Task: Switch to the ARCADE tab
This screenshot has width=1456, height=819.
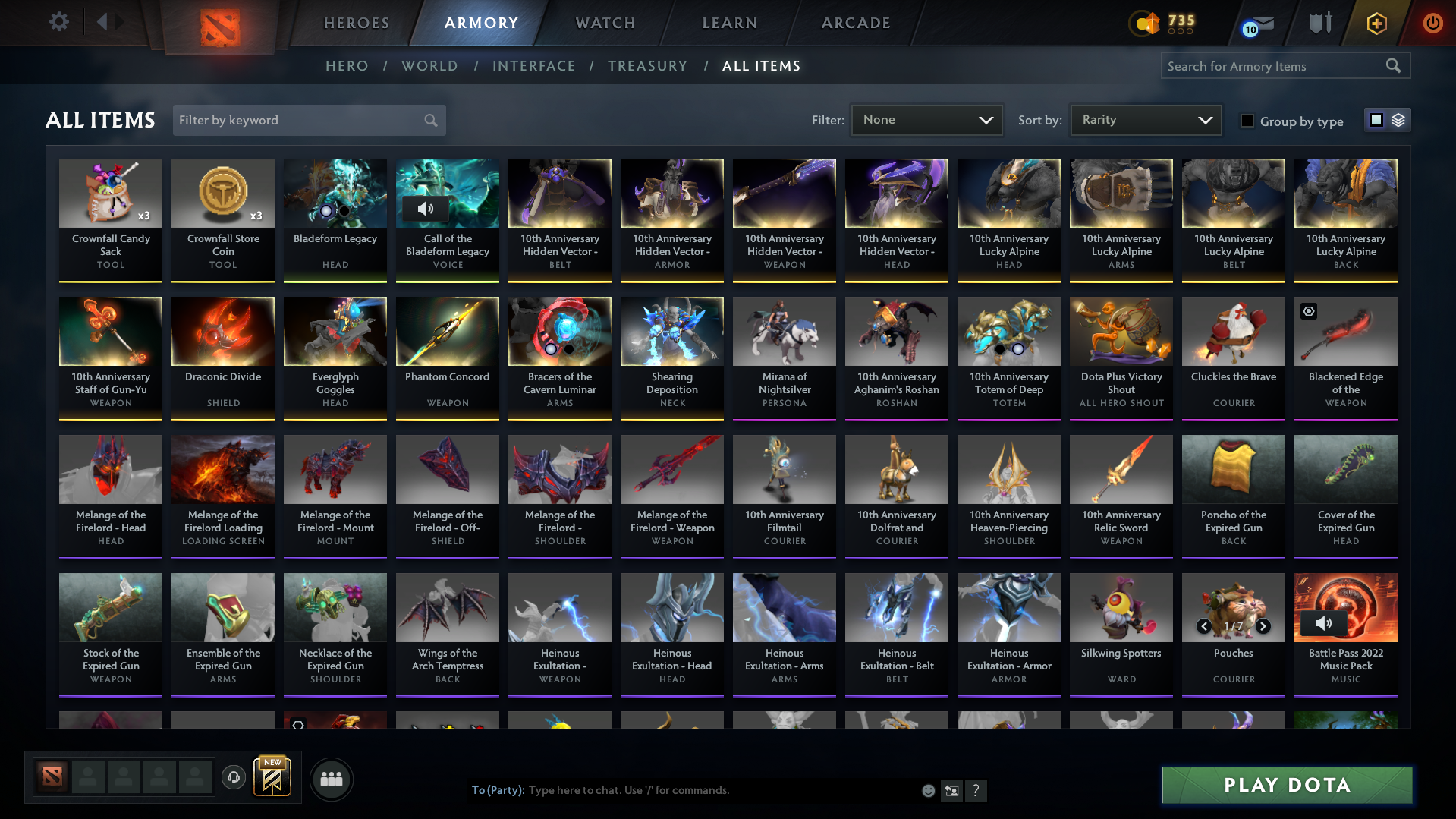Action: click(855, 23)
